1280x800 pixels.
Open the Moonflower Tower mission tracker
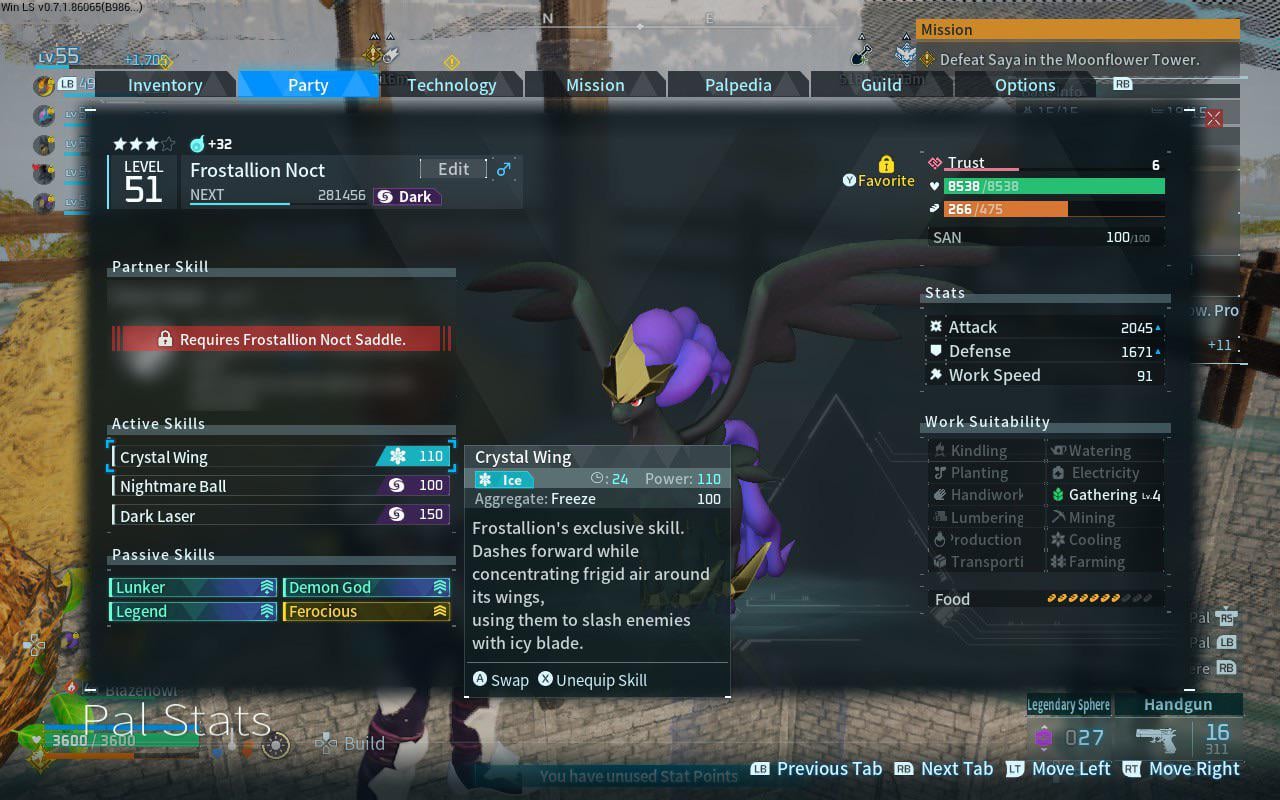pos(1077,59)
